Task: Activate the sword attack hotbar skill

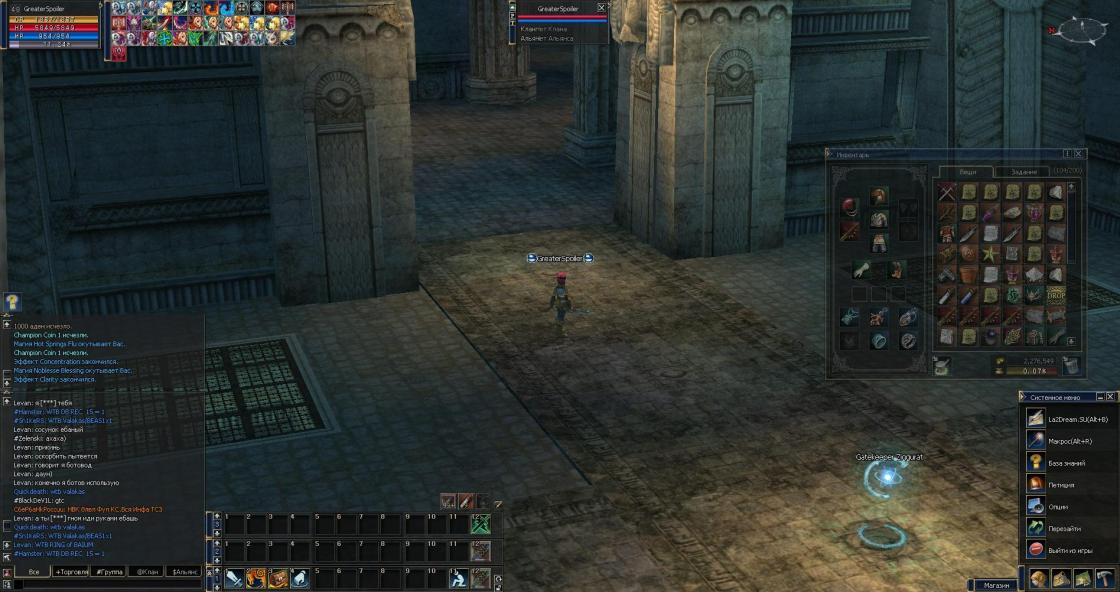Action: click(233, 578)
